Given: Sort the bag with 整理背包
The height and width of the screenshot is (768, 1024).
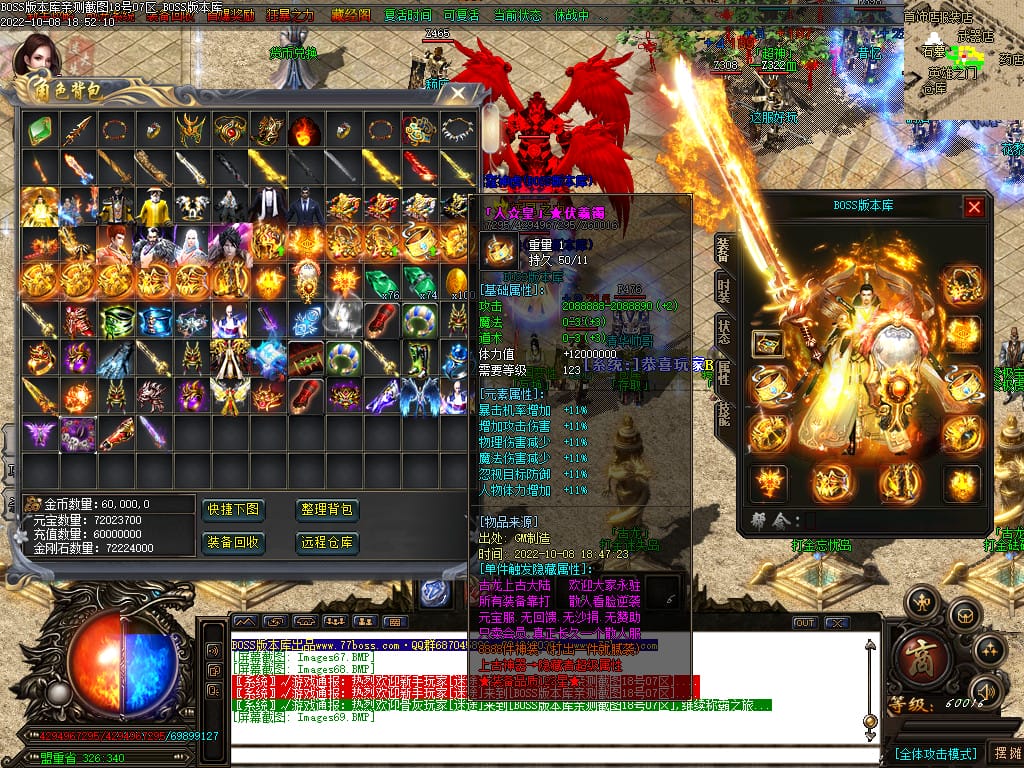Looking at the screenshot, I should point(327,510).
